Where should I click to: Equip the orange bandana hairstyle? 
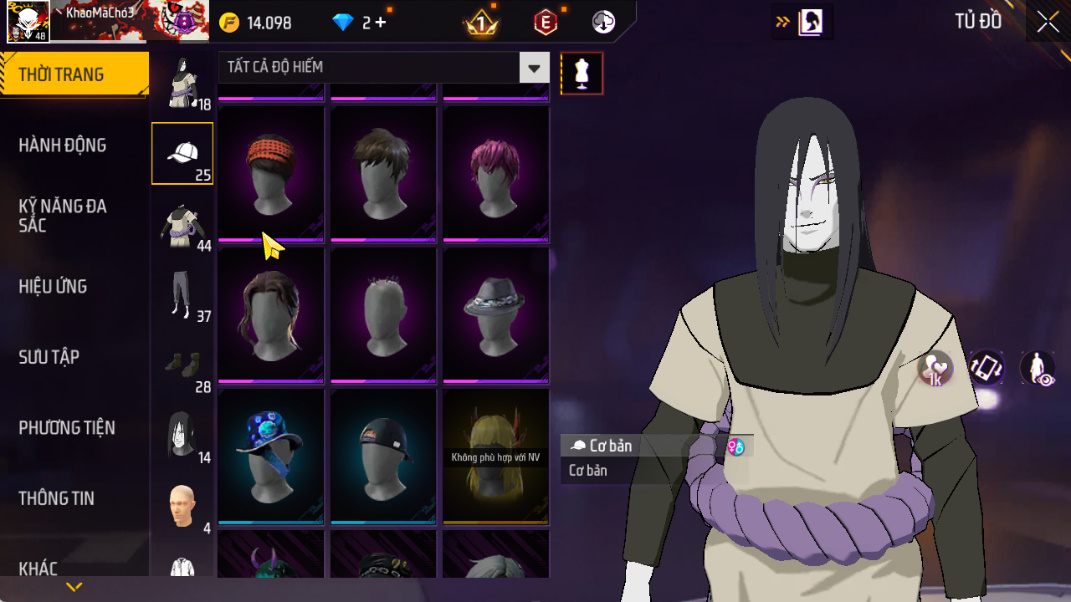[x=271, y=170]
